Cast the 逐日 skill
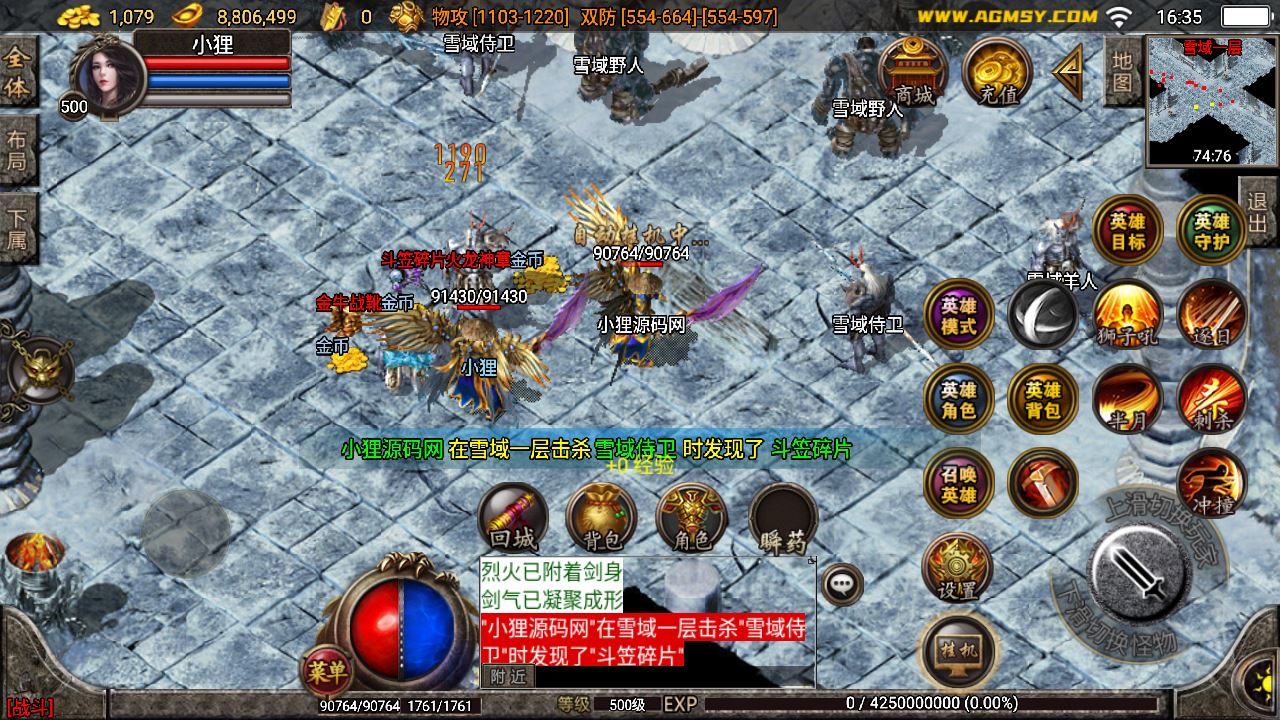The width and height of the screenshot is (1280, 720). pyautogui.click(x=1211, y=315)
